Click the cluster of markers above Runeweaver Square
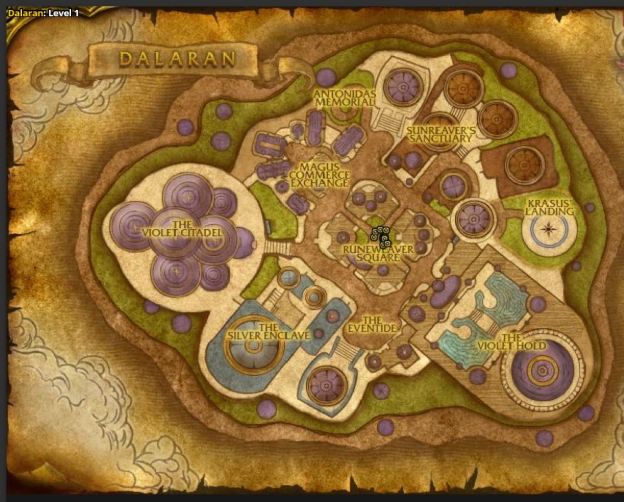Viewport: 624px width, 502px height. (x=381, y=236)
